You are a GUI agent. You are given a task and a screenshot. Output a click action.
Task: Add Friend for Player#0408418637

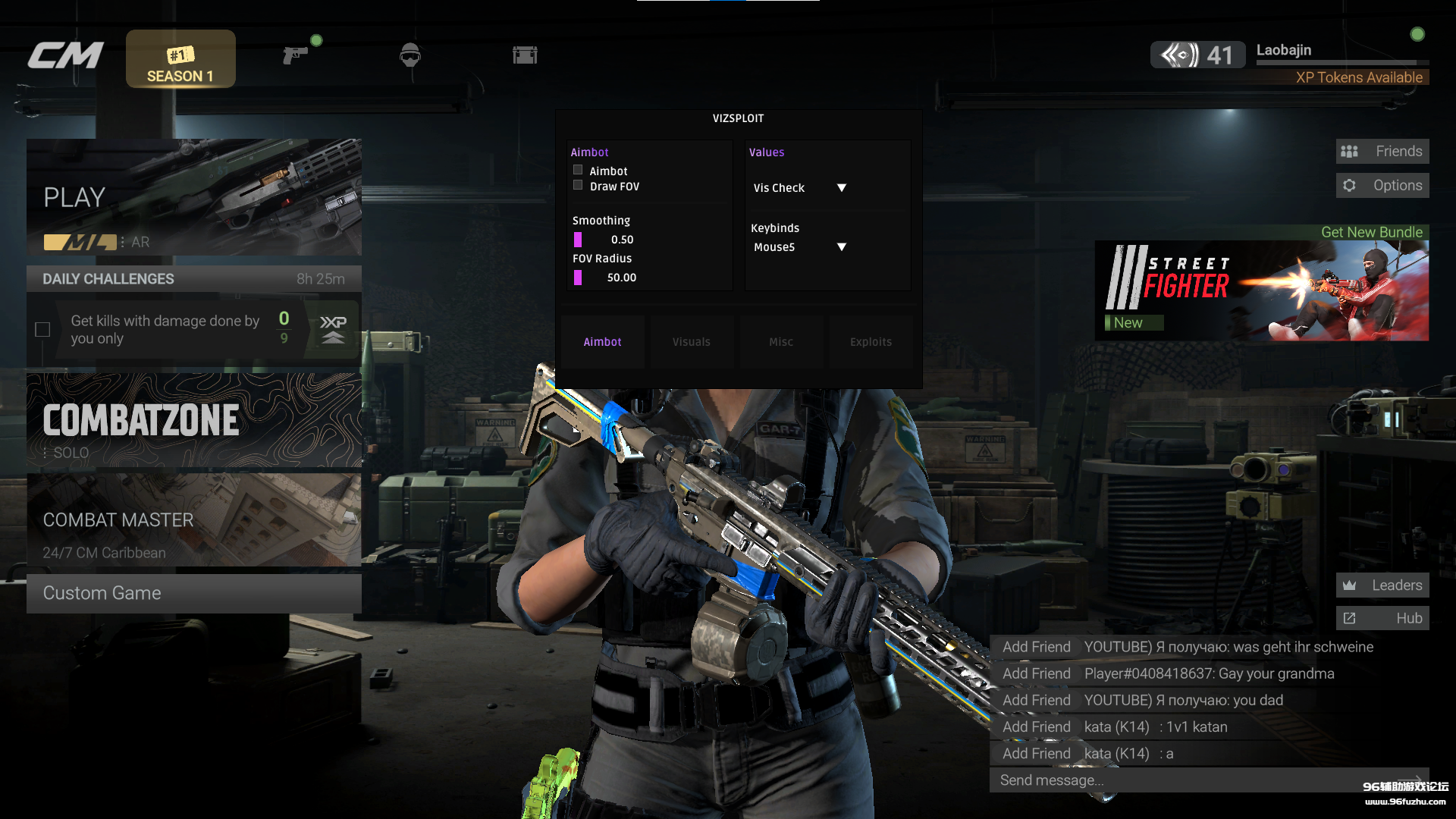1036,673
